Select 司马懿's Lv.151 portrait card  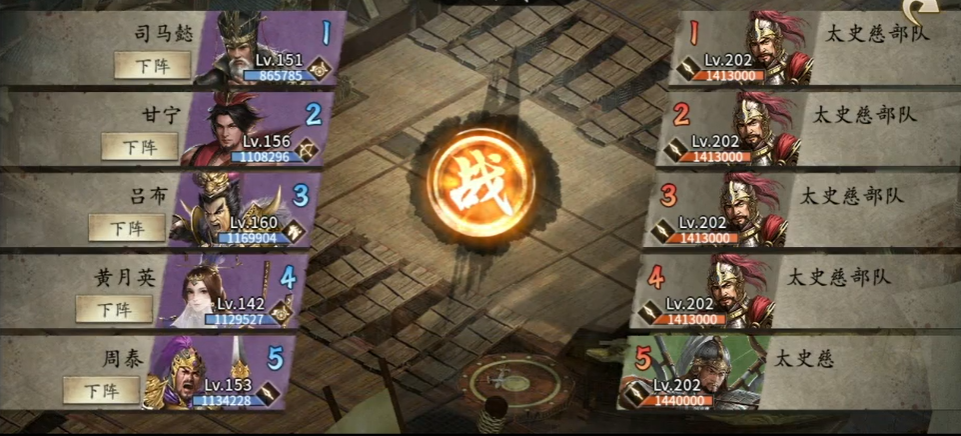pos(262,48)
